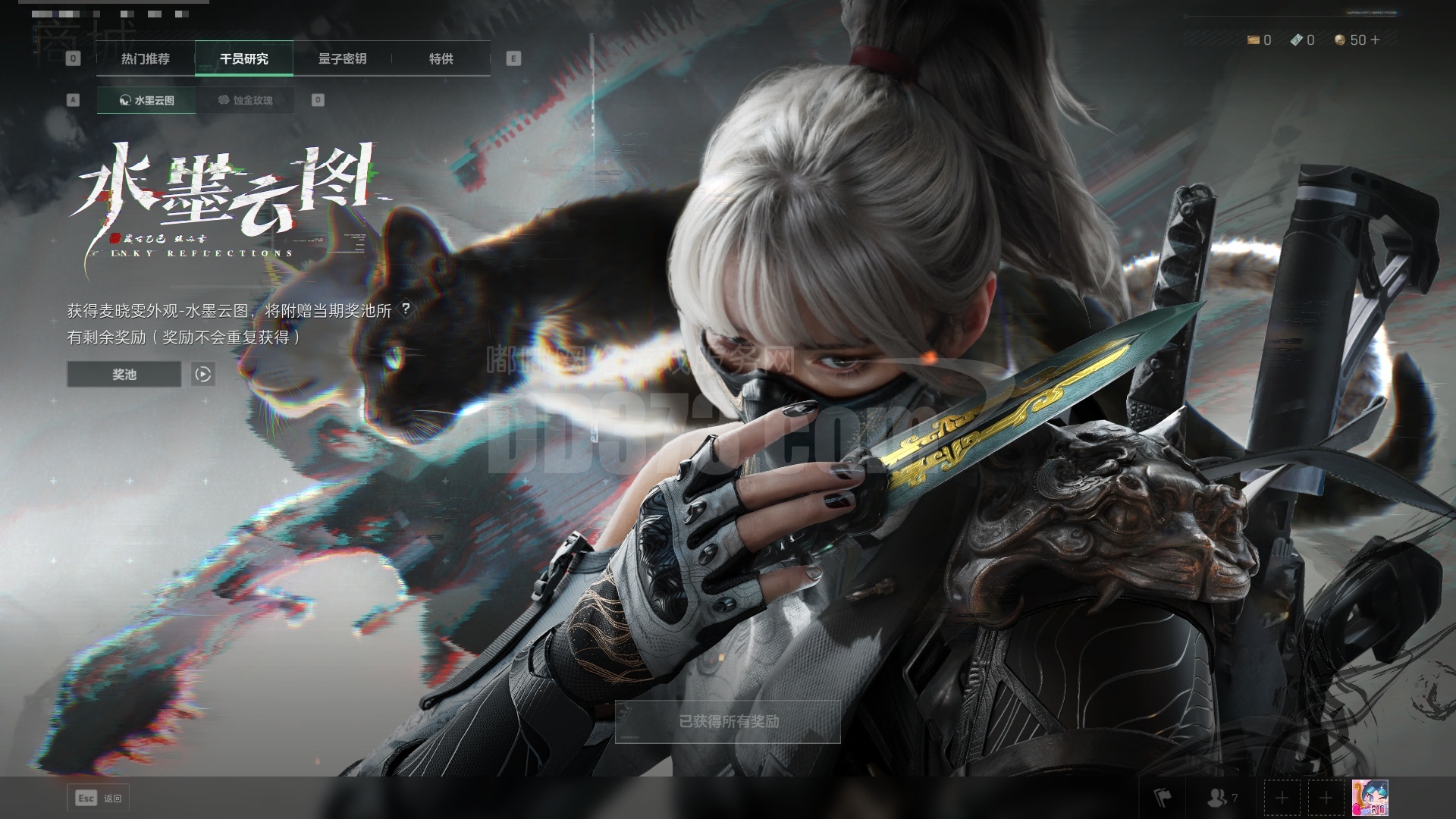This screenshot has width=1456, height=819.
Task: Click the gold coin icon next to 50
Action: point(1339,40)
